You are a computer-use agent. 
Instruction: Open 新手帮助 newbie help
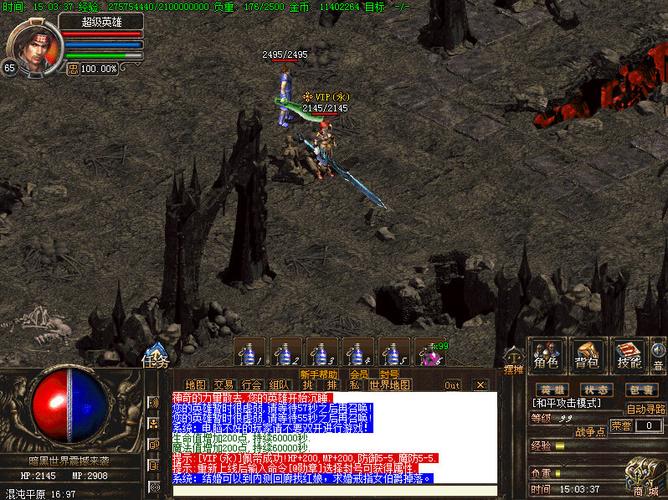[319, 374]
